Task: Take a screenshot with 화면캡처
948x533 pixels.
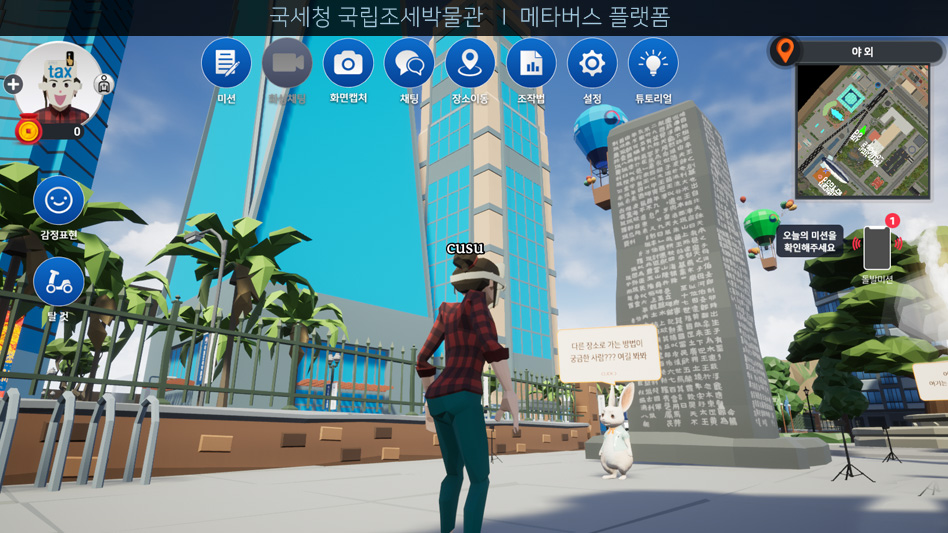Action: point(348,64)
